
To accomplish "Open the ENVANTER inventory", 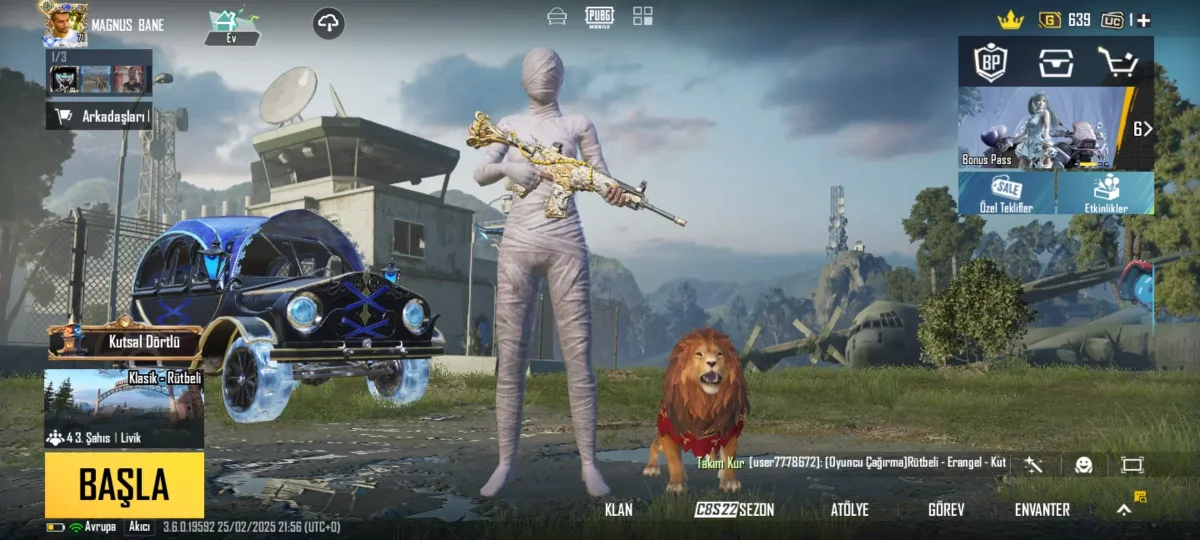I will coord(1042,510).
